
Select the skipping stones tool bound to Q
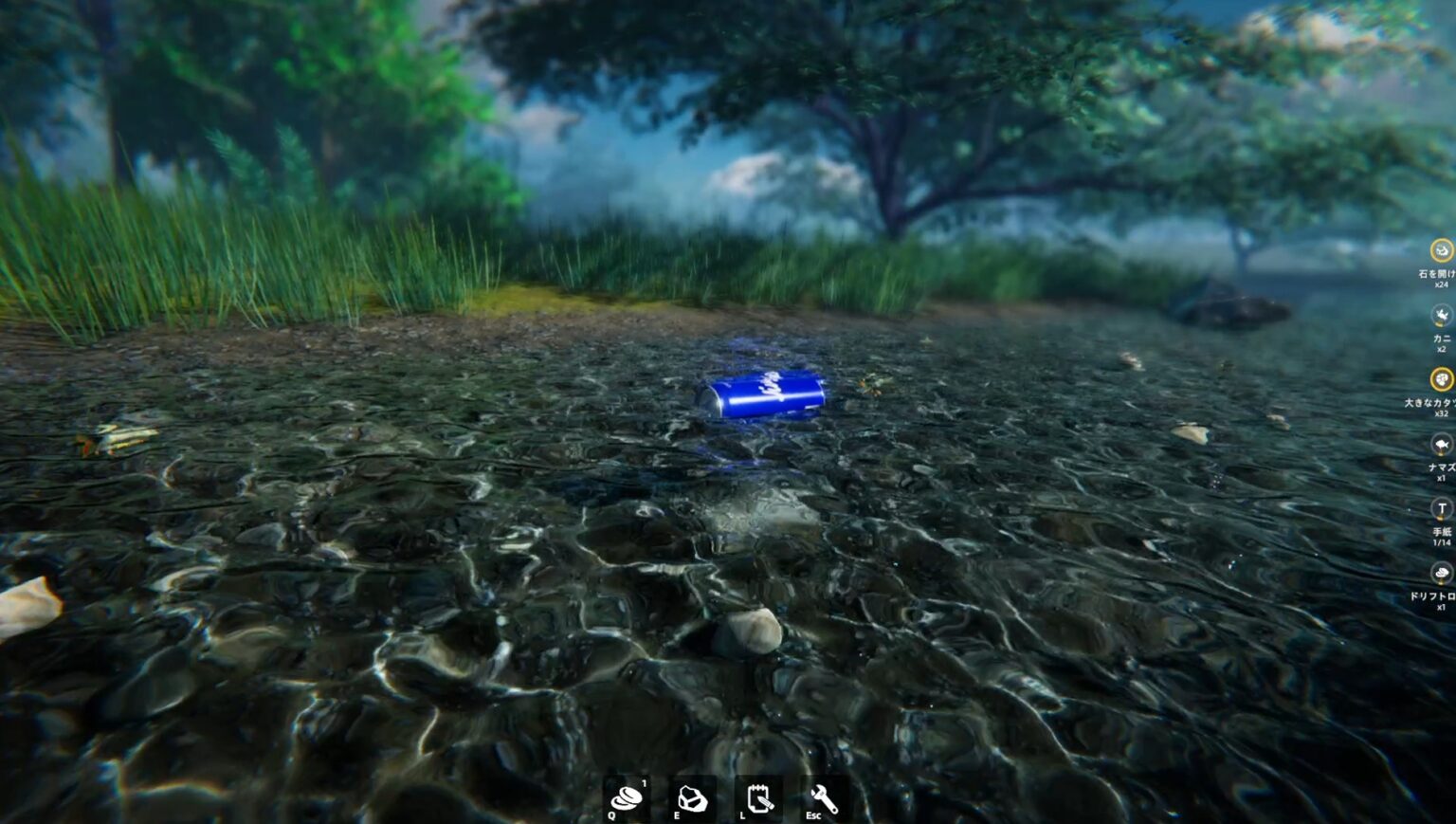(x=625, y=799)
